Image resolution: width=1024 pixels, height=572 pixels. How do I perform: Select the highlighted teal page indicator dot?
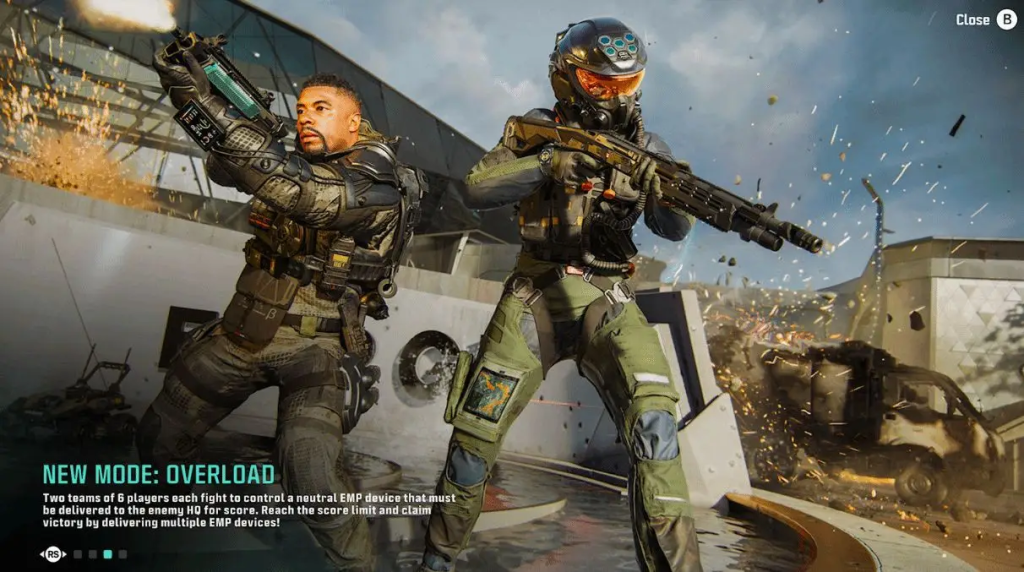(x=107, y=553)
